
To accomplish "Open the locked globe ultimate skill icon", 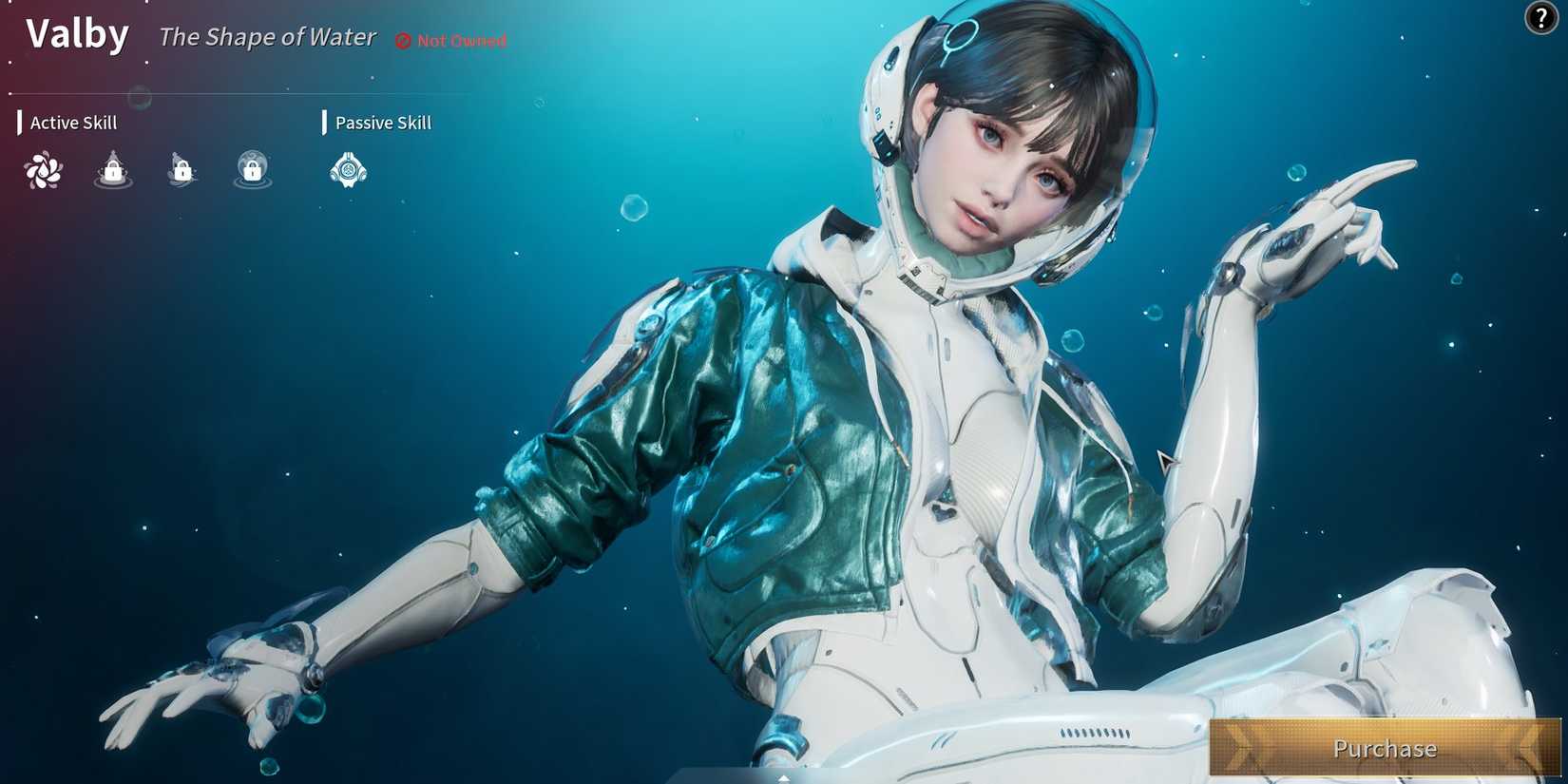I will [250, 169].
